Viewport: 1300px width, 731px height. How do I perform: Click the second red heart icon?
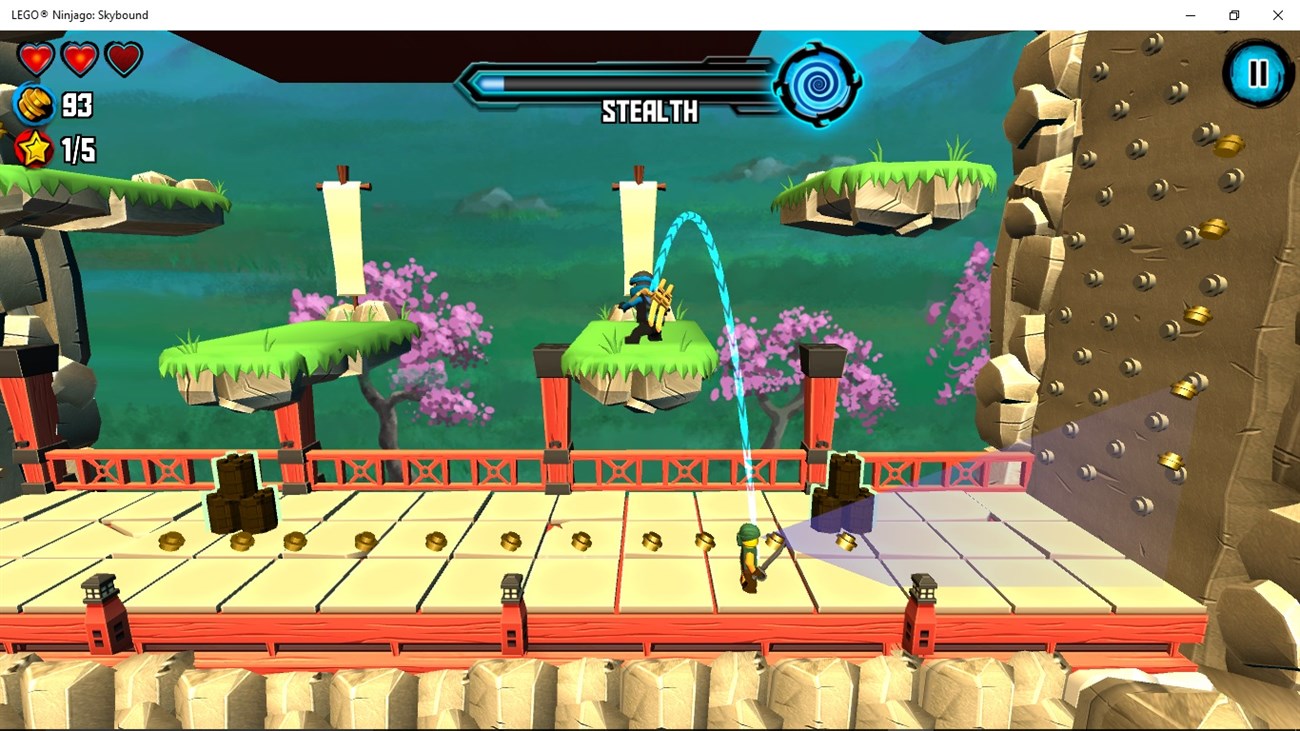point(78,57)
